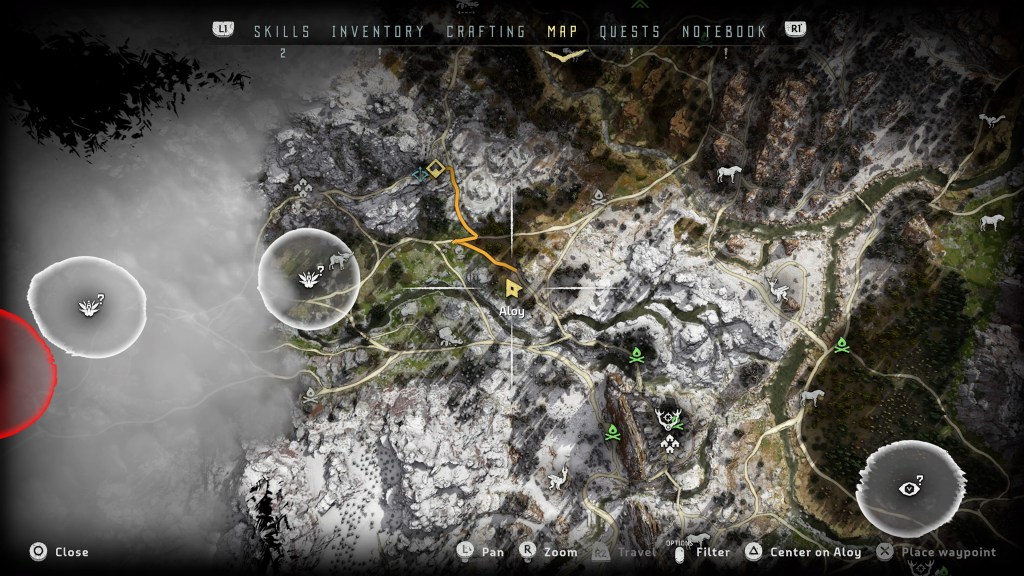The image size is (1024, 576).
Task: Select the undiscovered eye question-mark marker
Action: pos(911,489)
